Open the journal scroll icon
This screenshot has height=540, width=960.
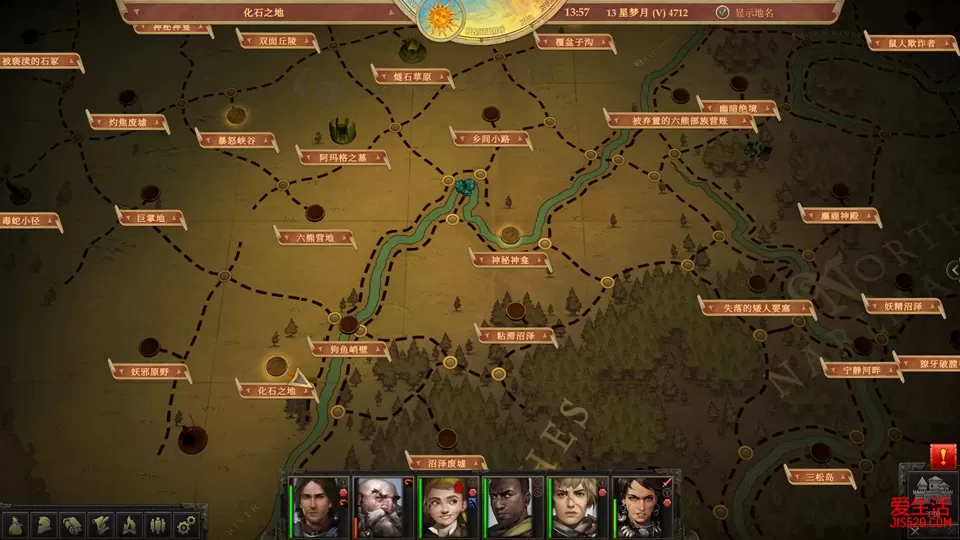[x=101, y=523]
